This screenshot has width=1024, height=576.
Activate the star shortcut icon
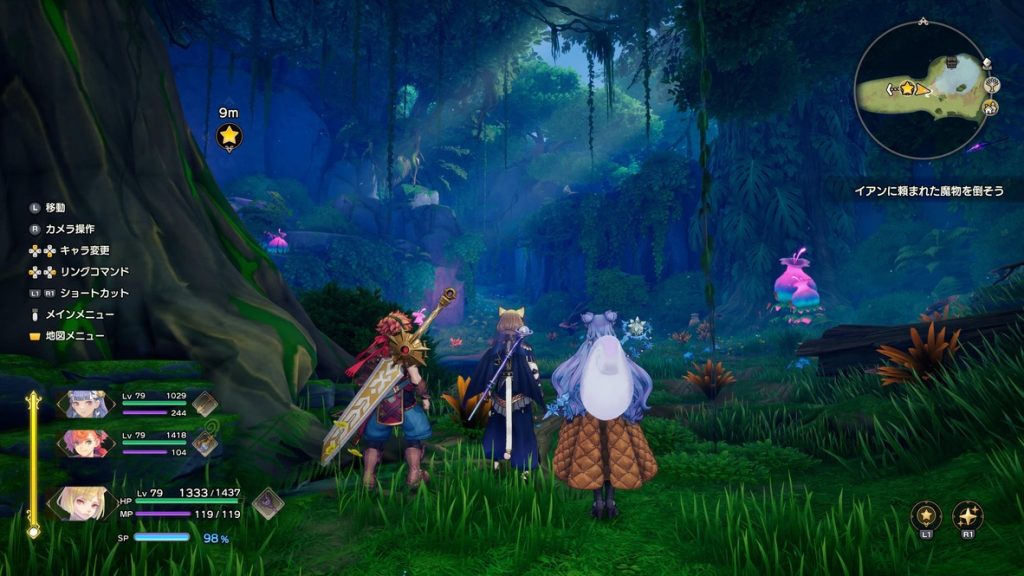[926, 516]
